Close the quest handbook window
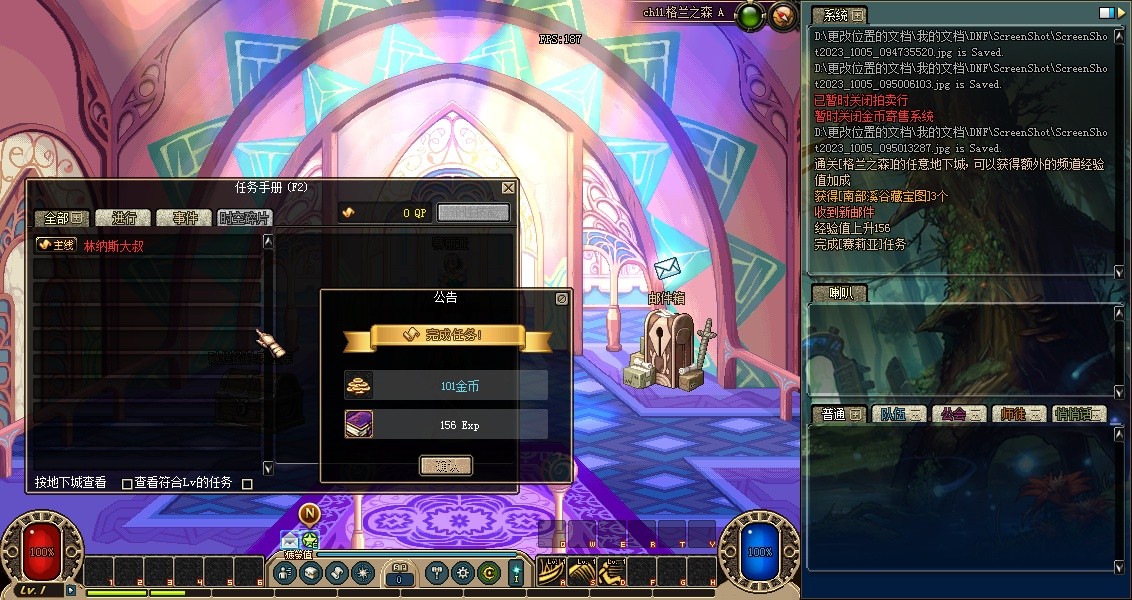Image resolution: width=1132 pixels, height=600 pixels. [508, 187]
